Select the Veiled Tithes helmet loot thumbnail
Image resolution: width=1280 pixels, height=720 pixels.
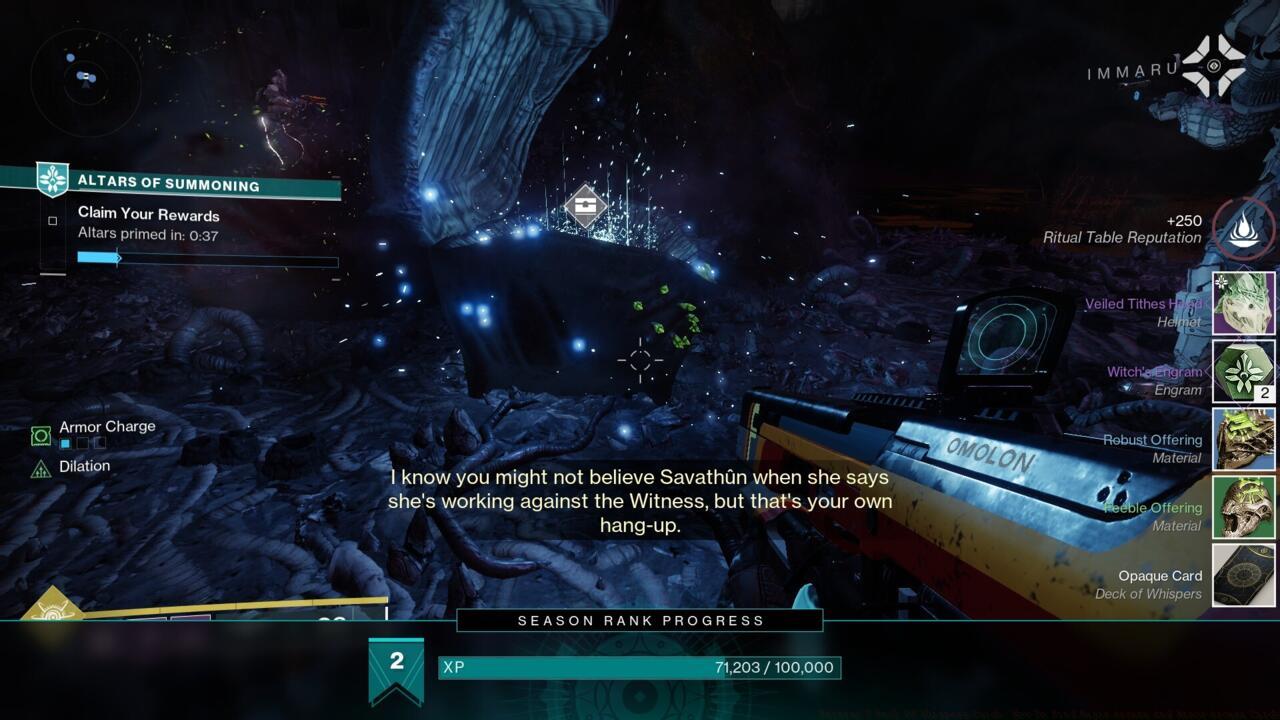(x=1244, y=303)
